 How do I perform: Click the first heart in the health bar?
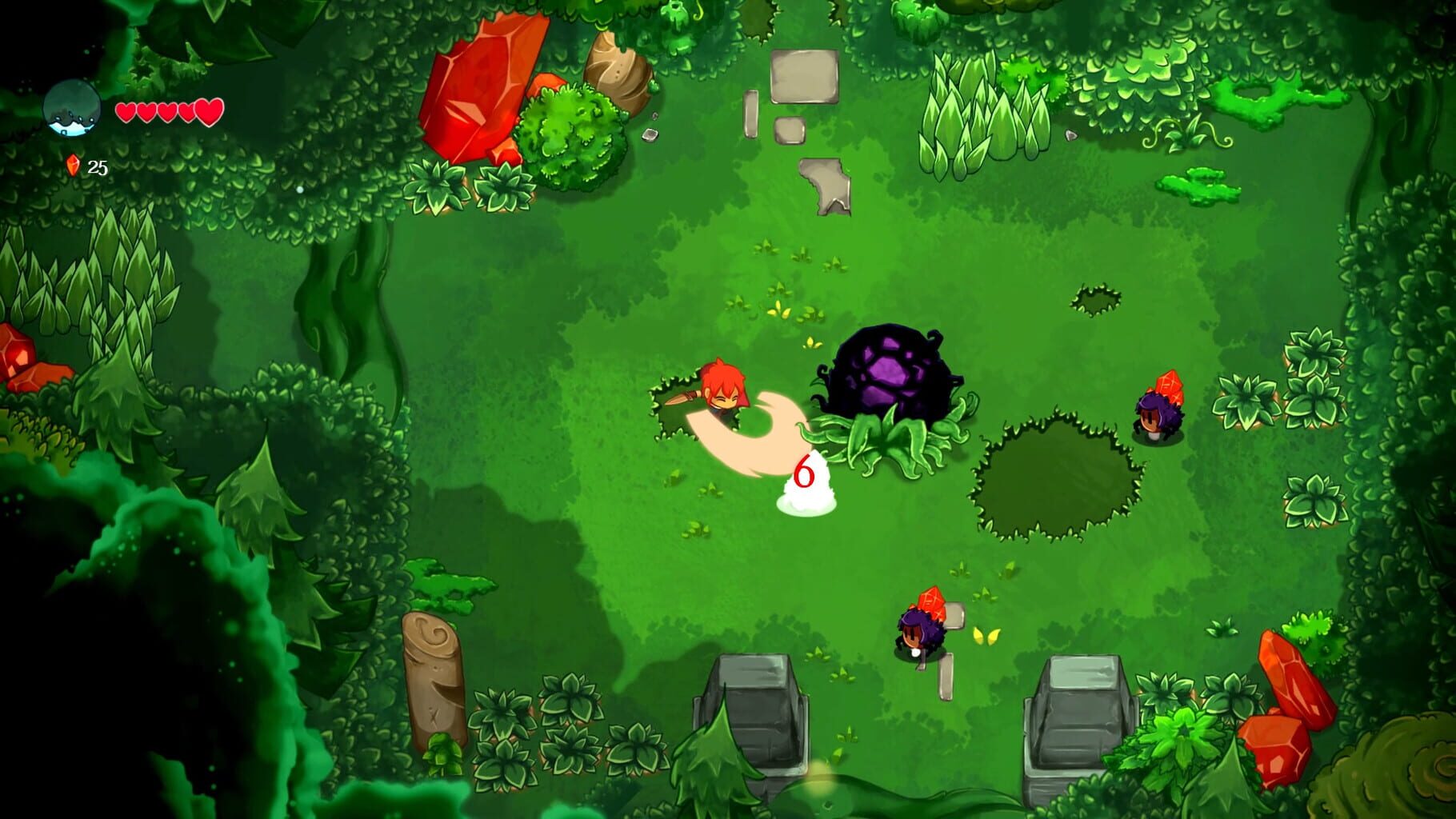click(126, 113)
